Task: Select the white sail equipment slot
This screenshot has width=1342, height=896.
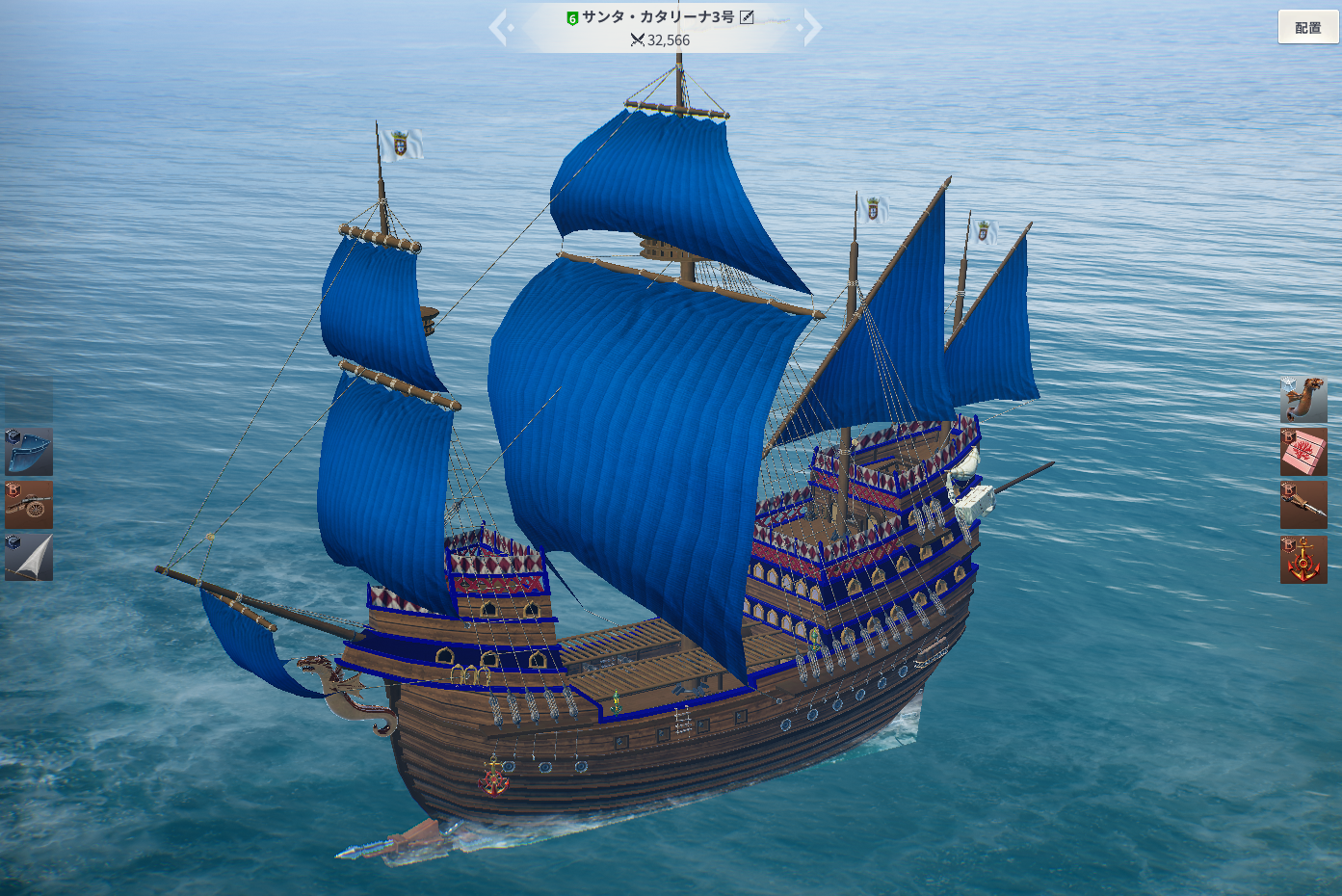Action: [x=29, y=558]
